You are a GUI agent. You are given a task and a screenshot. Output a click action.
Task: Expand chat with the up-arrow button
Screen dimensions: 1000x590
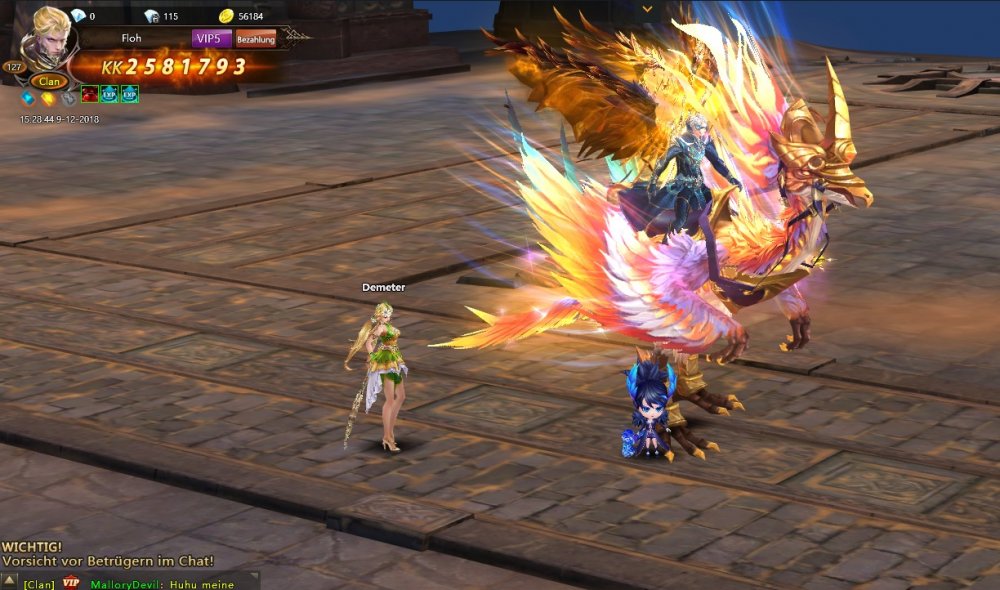[x=9, y=580]
